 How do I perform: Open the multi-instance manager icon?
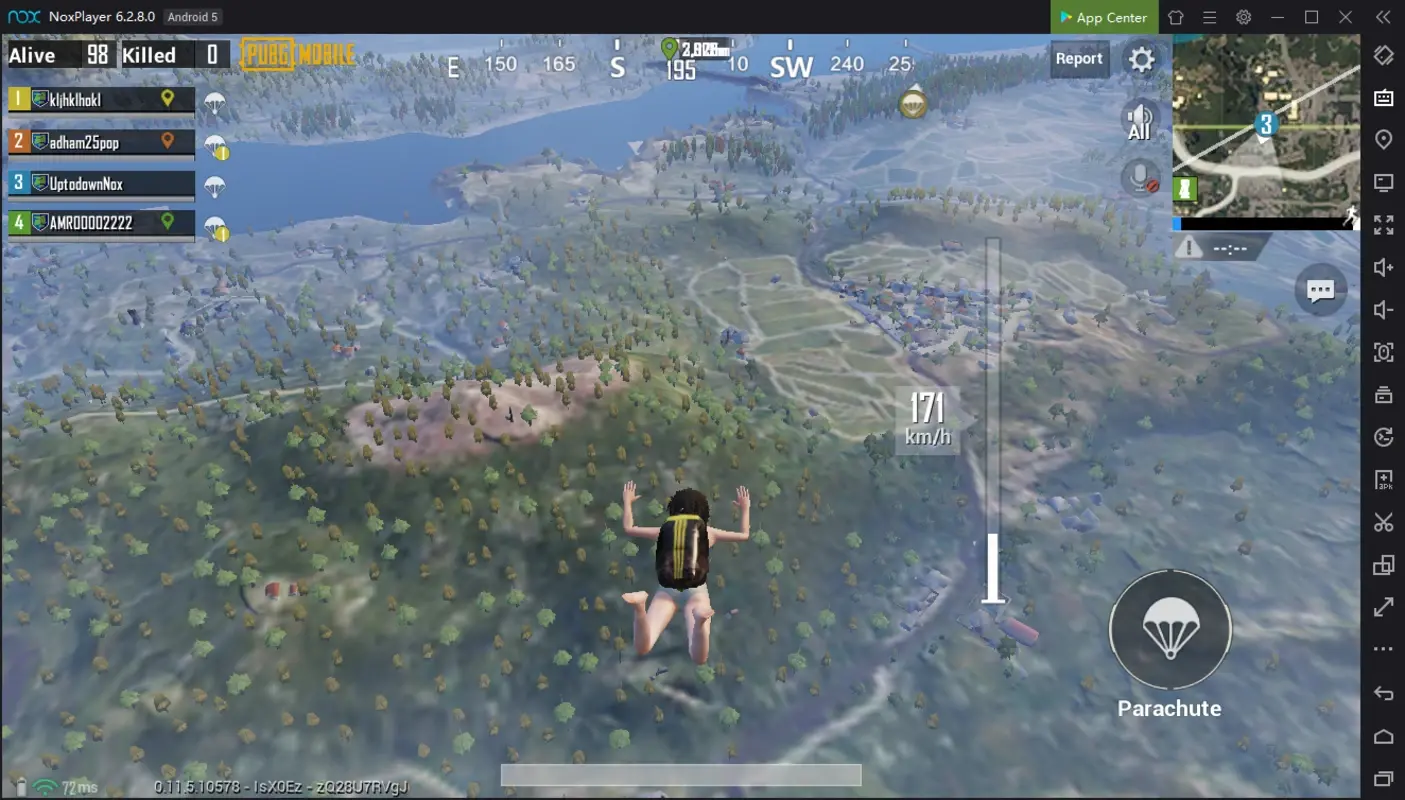1383,565
